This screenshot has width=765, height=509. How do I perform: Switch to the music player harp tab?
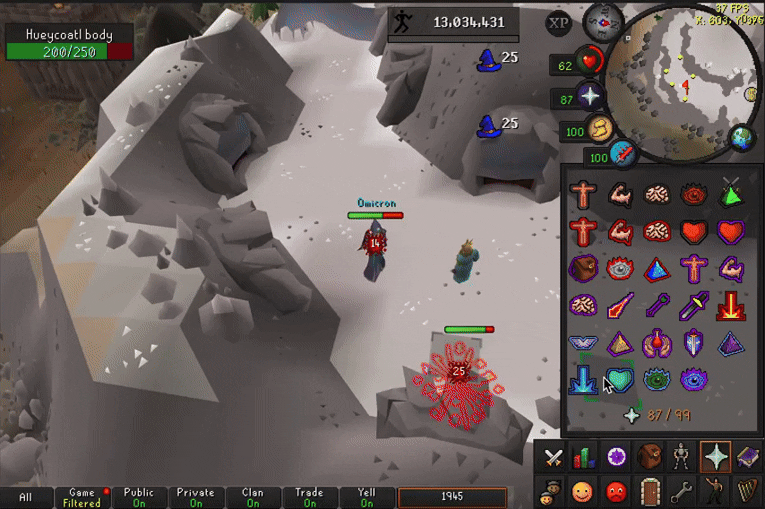point(748,491)
